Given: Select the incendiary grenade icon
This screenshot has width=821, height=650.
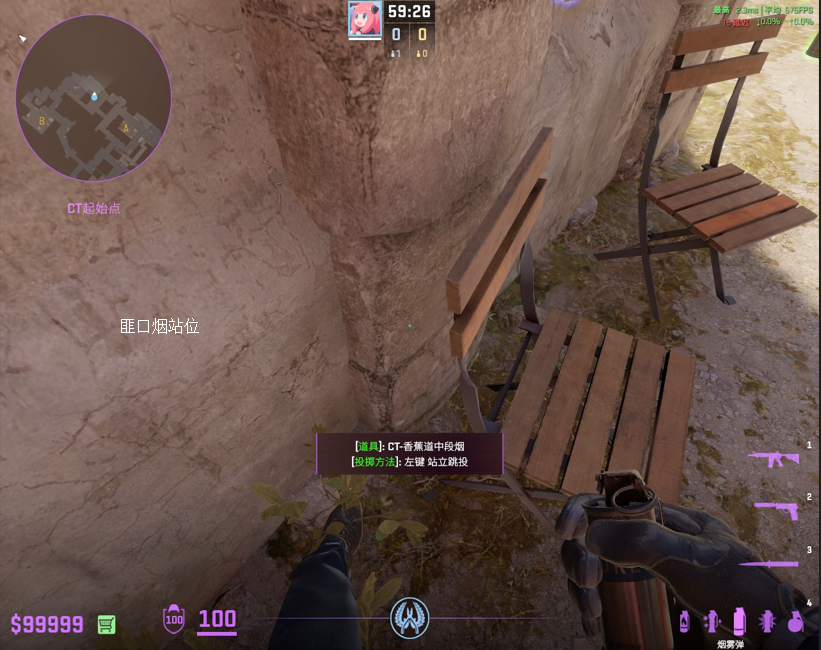Looking at the screenshot, I should pos(684,621).
